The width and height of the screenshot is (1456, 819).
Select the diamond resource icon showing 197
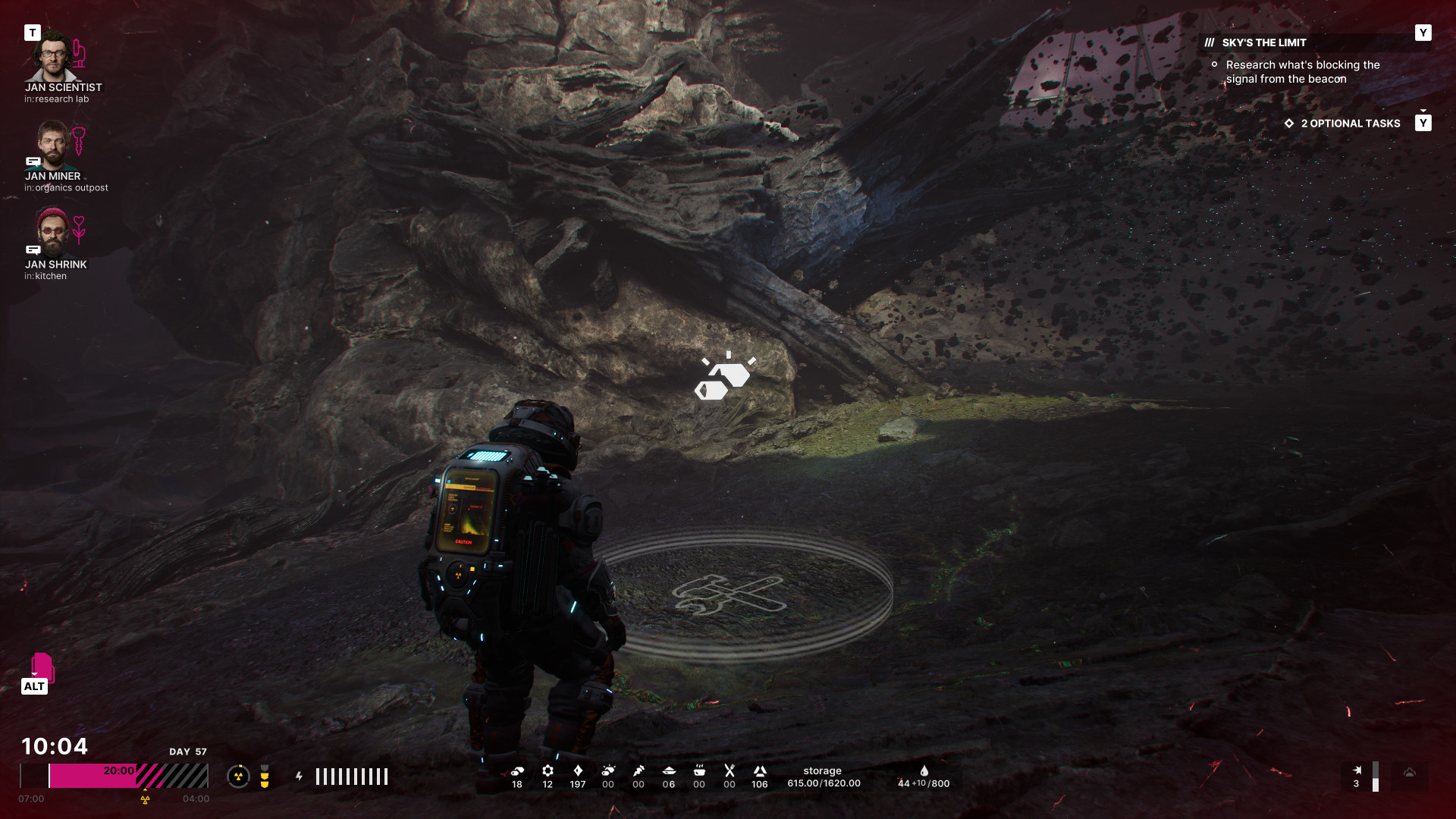point(578,770)
